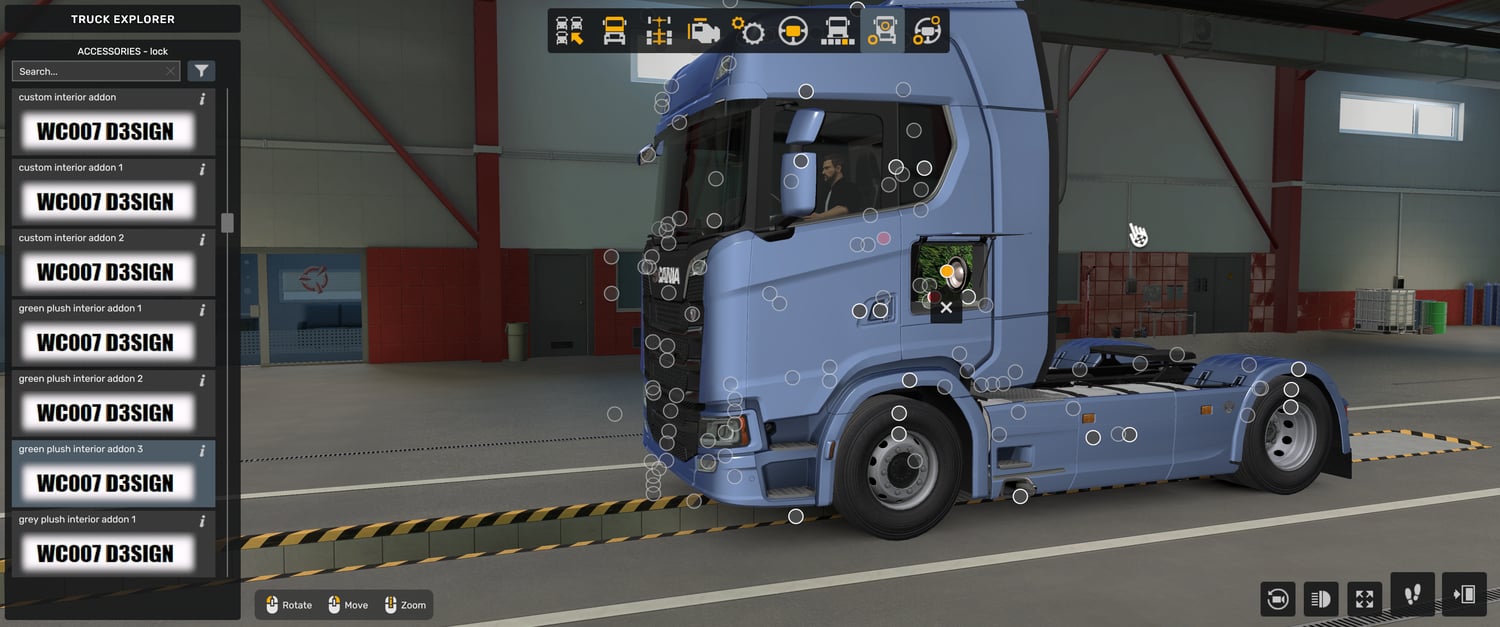Reset the camera view
Viewport: 1500px width, 627px height.
tap(1277, 599)
